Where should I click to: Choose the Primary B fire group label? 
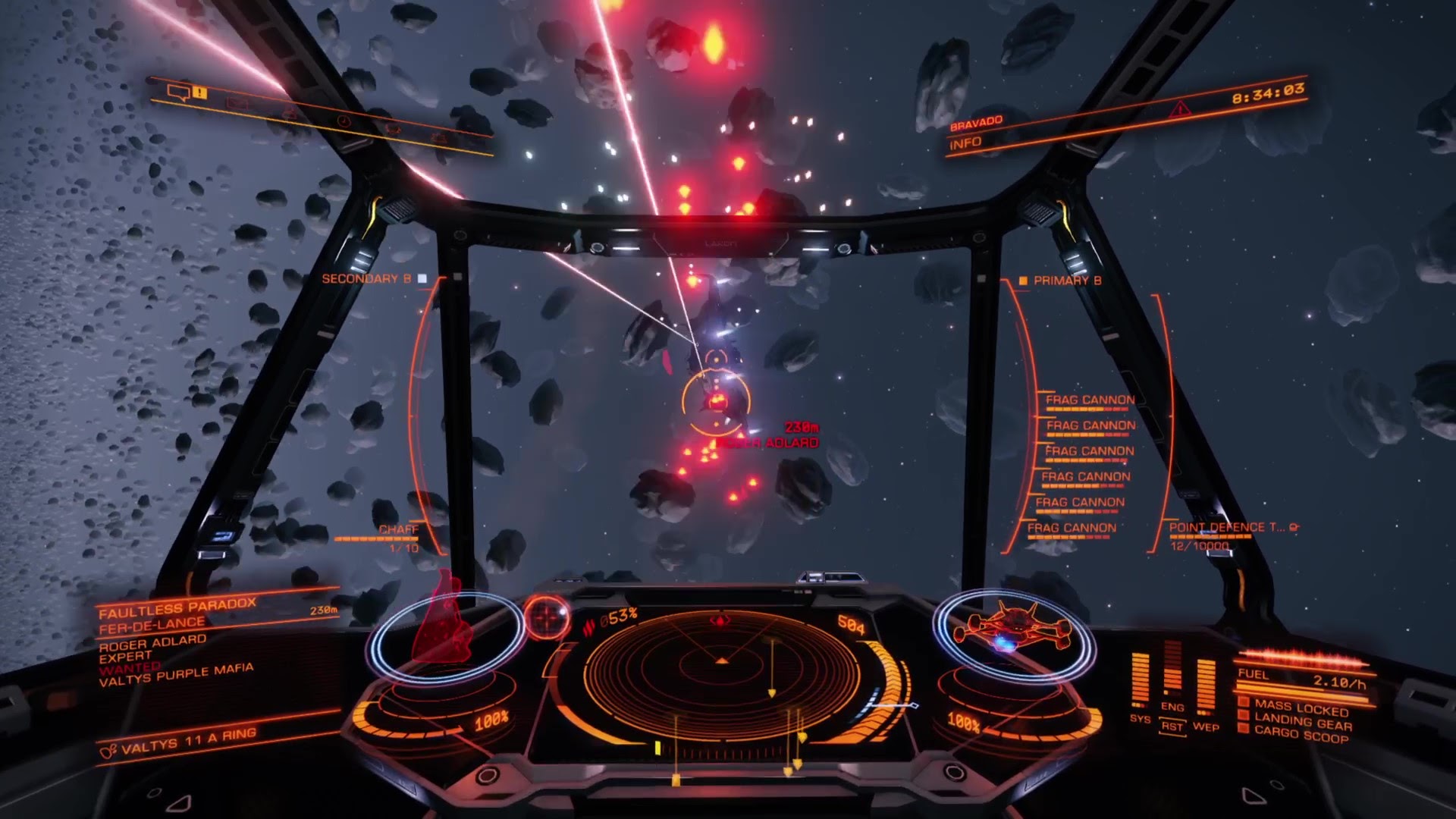(1066, 281)
